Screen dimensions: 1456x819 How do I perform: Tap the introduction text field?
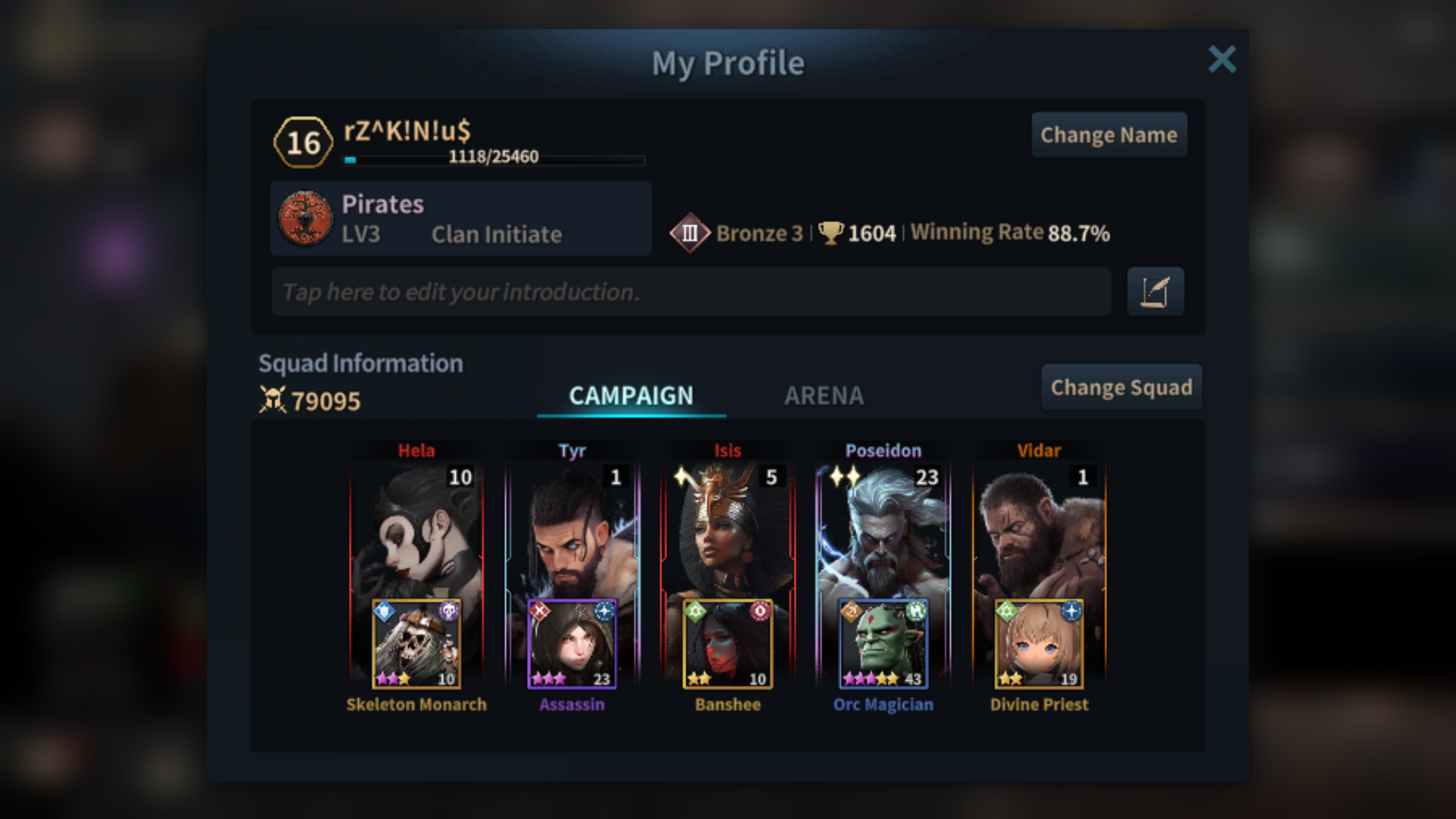690,292
